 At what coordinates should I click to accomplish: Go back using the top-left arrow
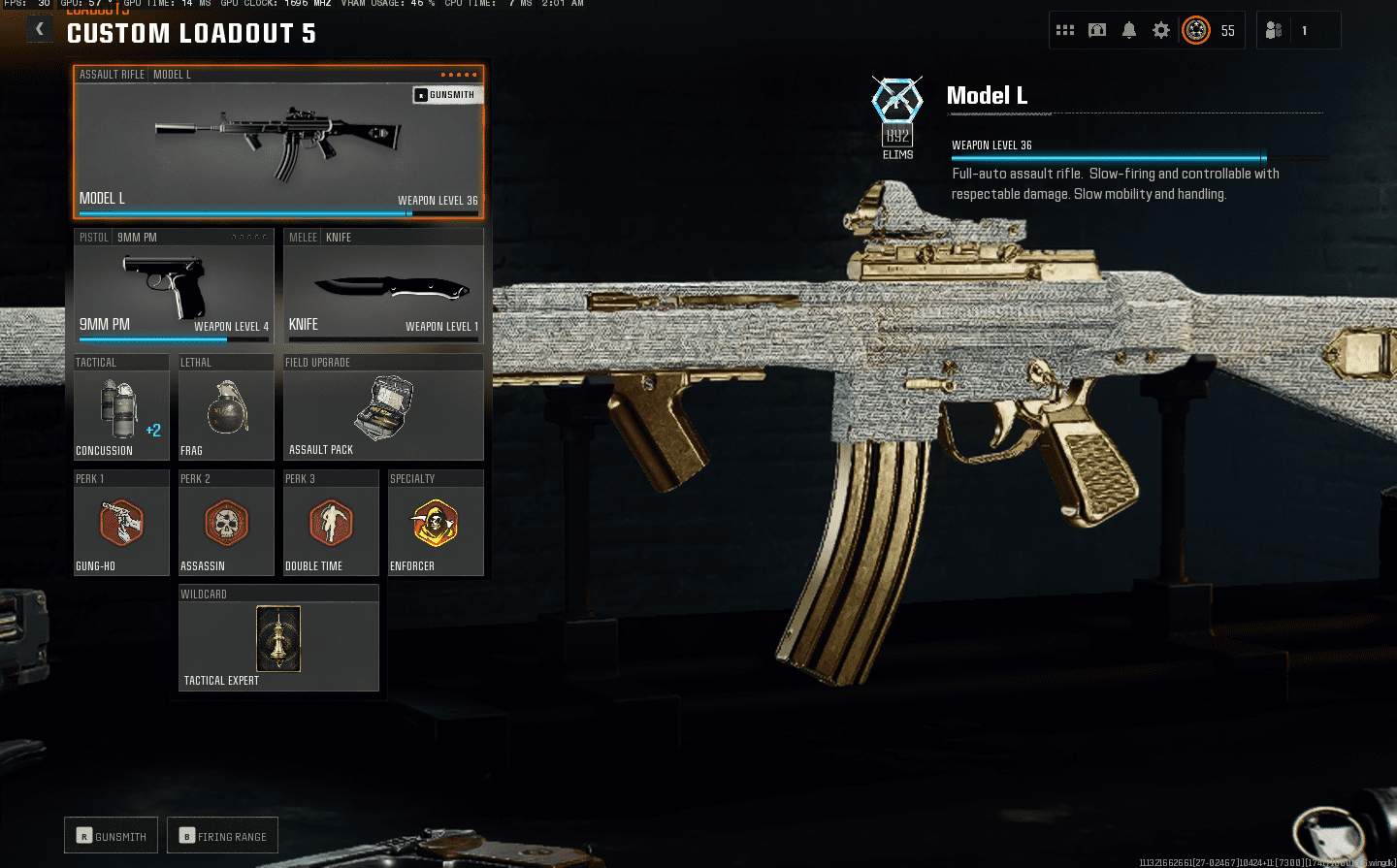[x=40, y=29]
